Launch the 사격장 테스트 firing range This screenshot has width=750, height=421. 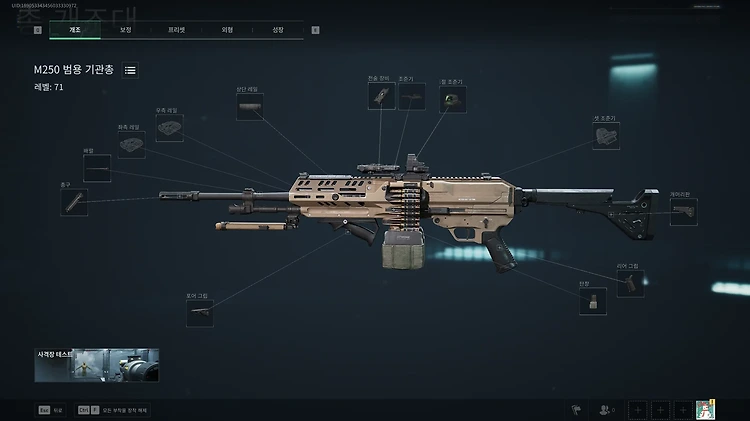[97, 365]
